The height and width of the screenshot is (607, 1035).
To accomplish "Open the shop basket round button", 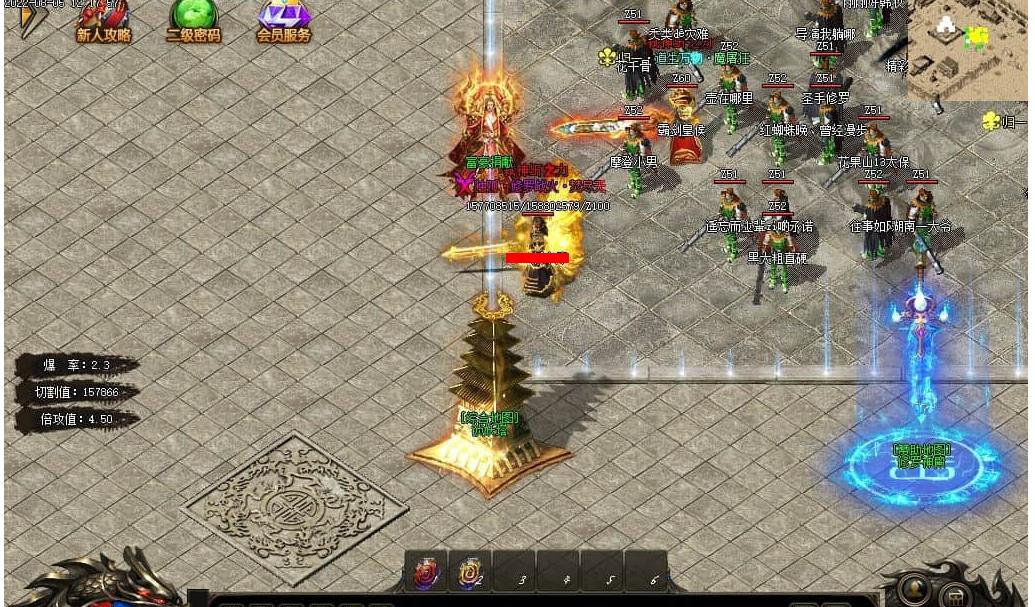I will click(956, 595).
